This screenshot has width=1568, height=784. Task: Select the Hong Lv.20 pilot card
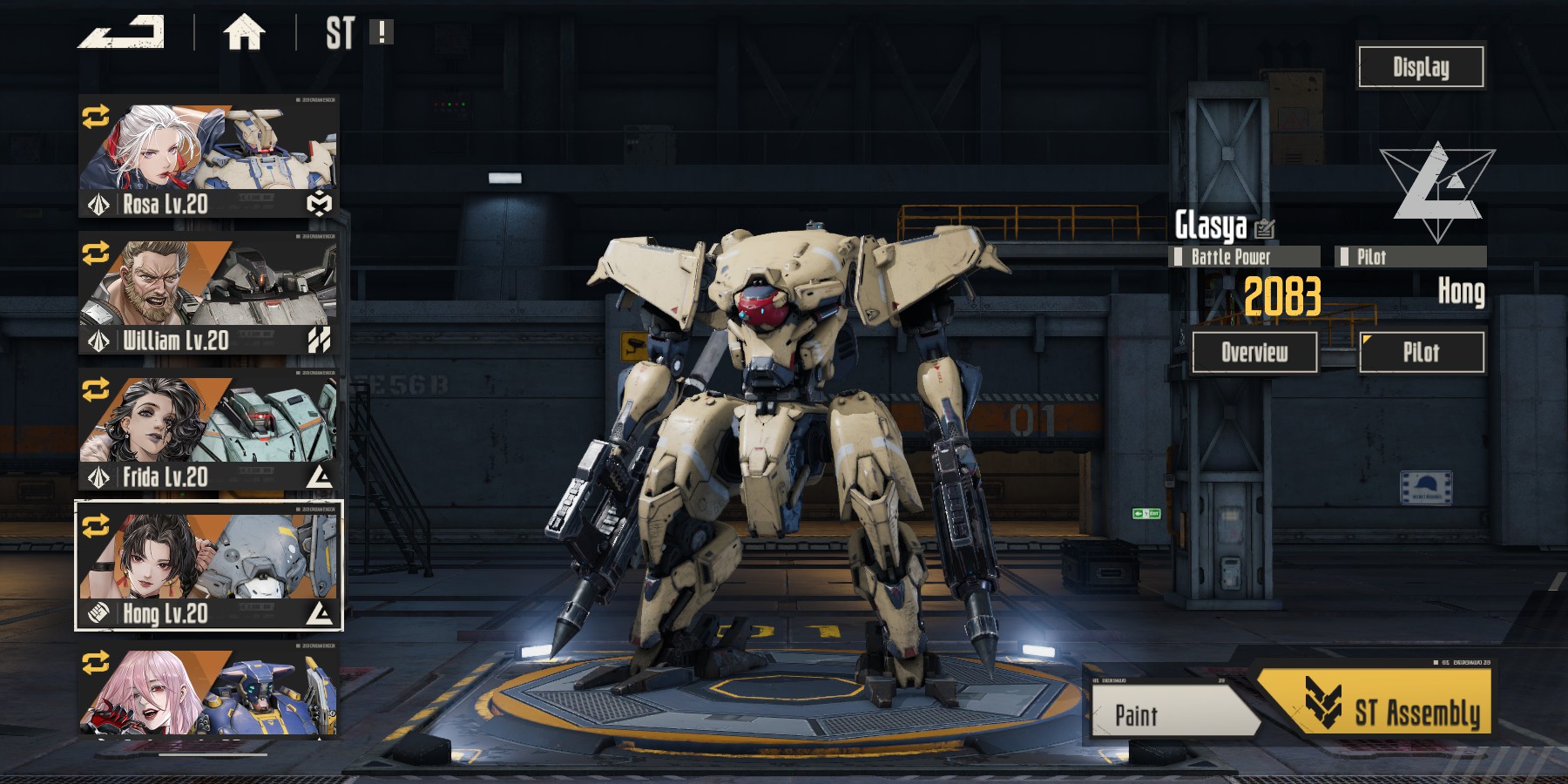(209, 566)
